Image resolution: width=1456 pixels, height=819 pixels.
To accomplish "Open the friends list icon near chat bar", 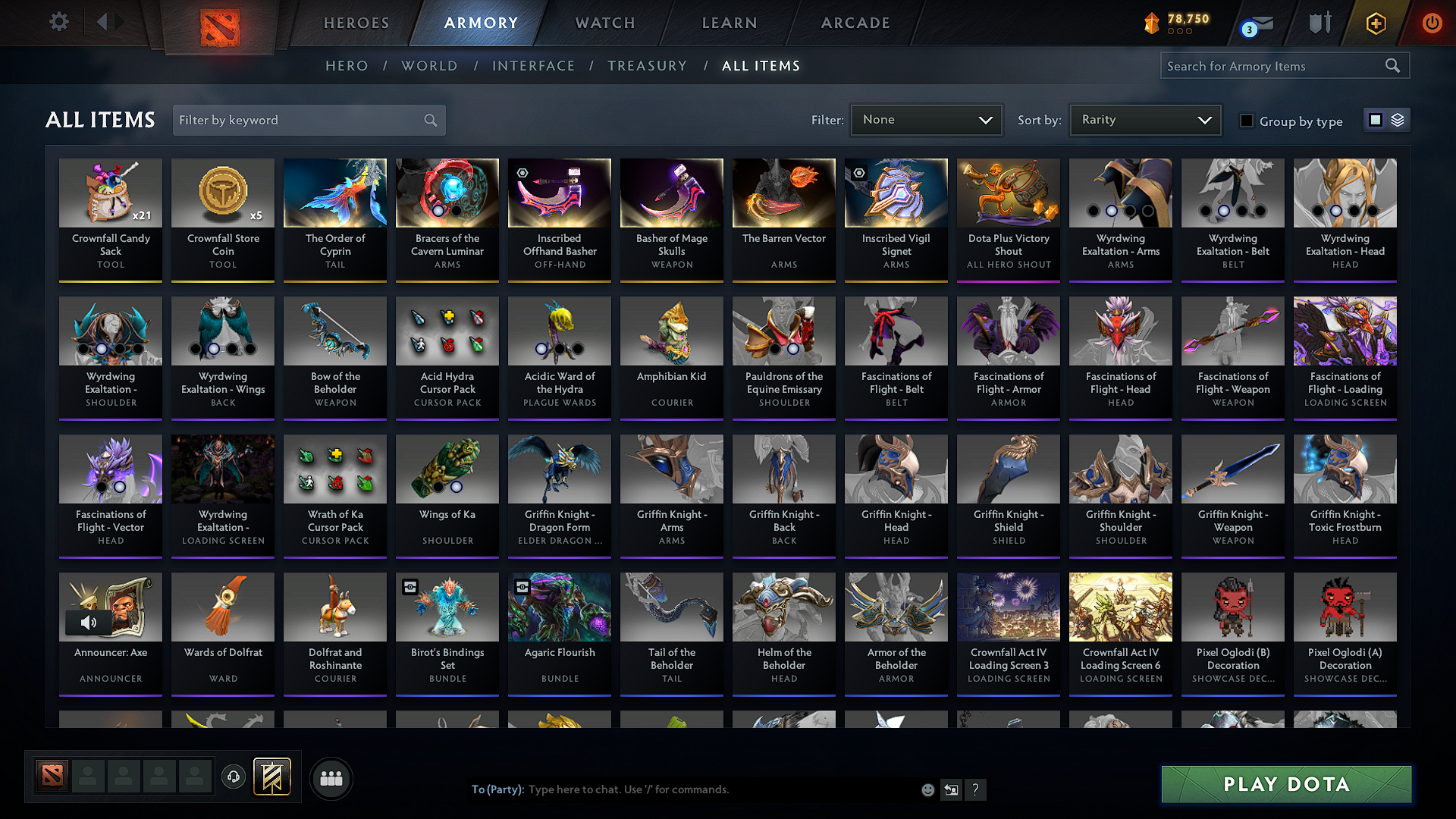I will tap(331, 778).
